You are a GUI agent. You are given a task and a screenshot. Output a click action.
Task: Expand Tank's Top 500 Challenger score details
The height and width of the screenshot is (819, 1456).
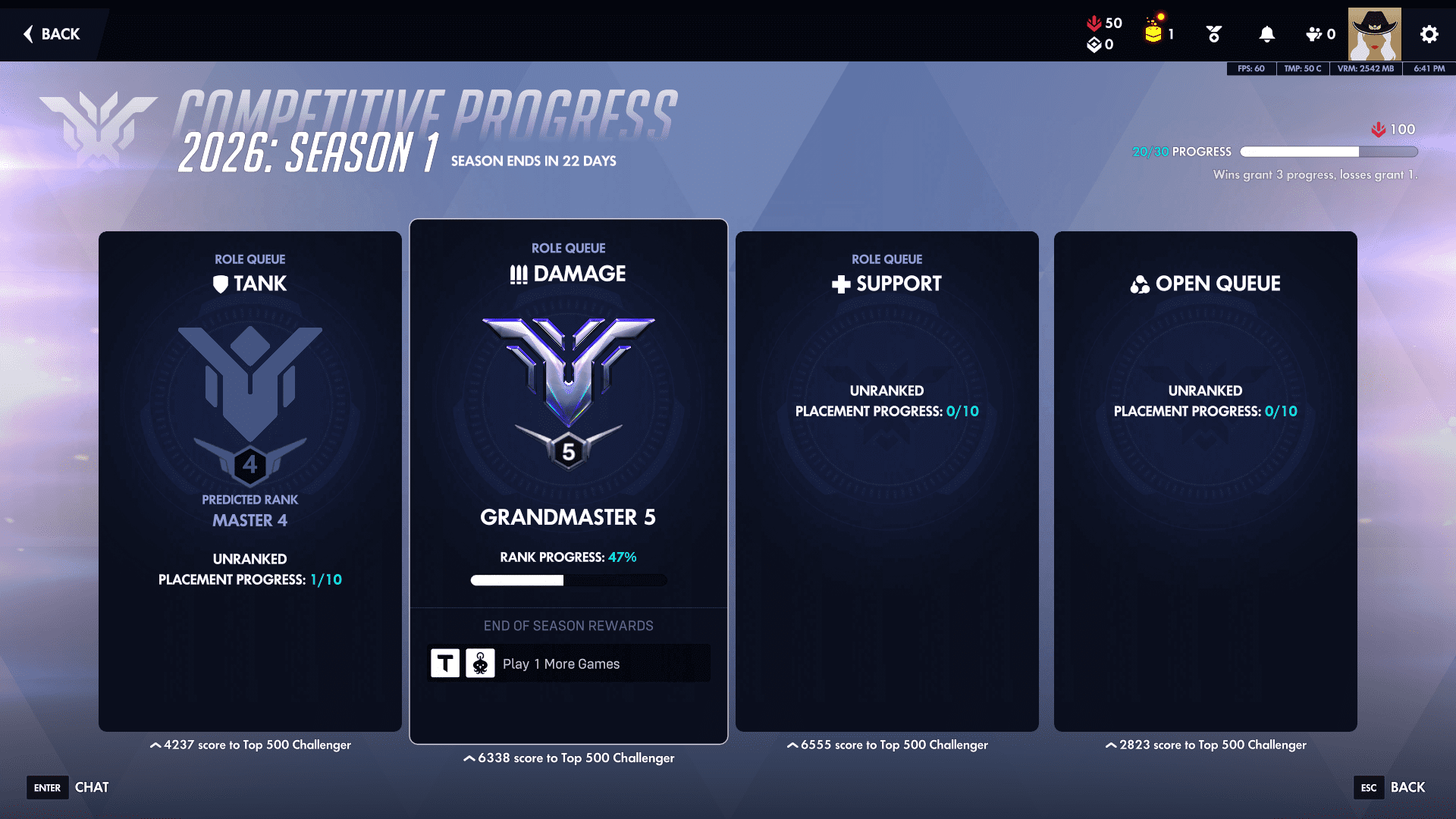click(x=250, y=745)
